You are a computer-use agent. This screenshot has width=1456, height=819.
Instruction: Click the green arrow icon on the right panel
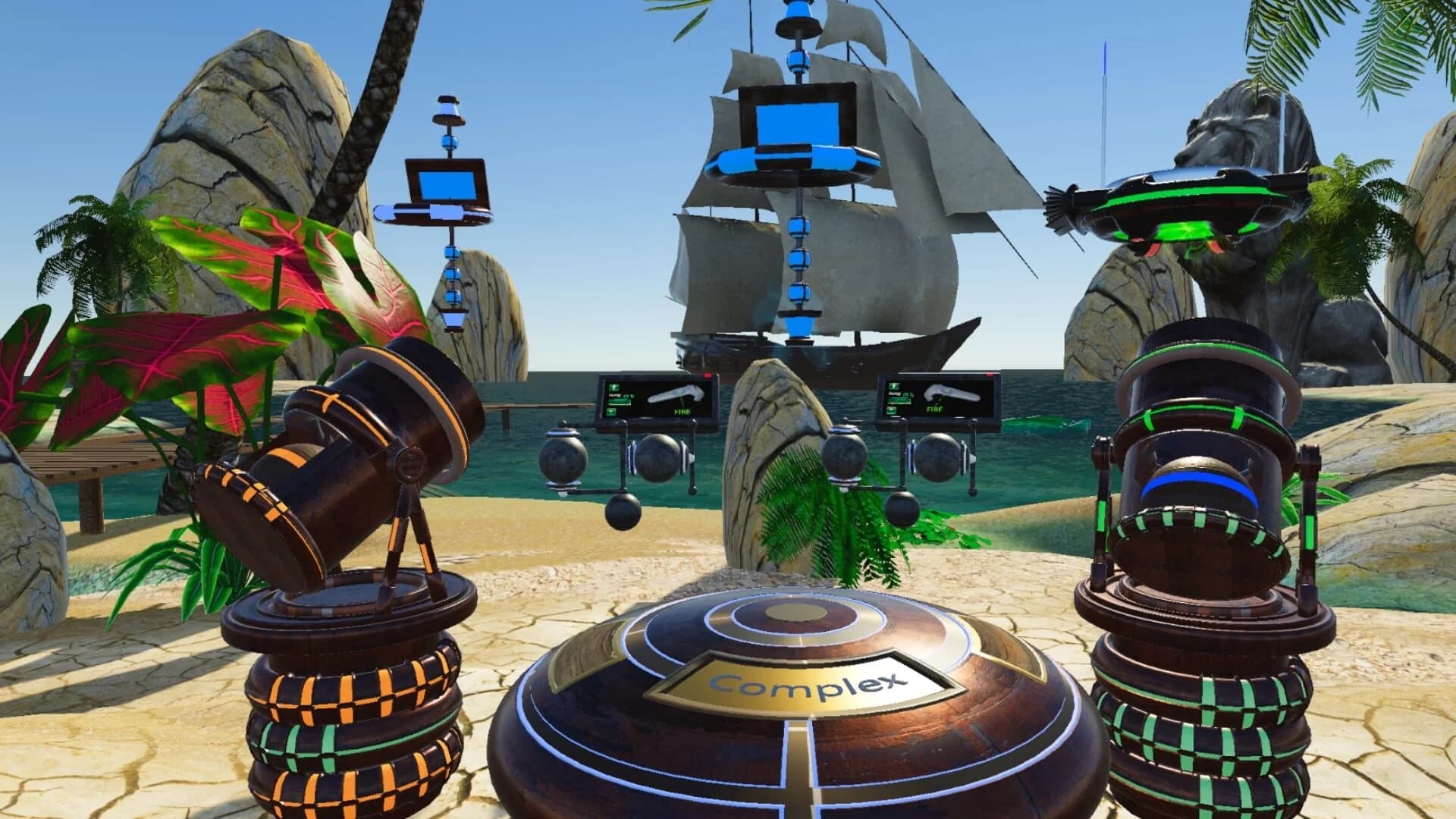click(x=893, y=386)
